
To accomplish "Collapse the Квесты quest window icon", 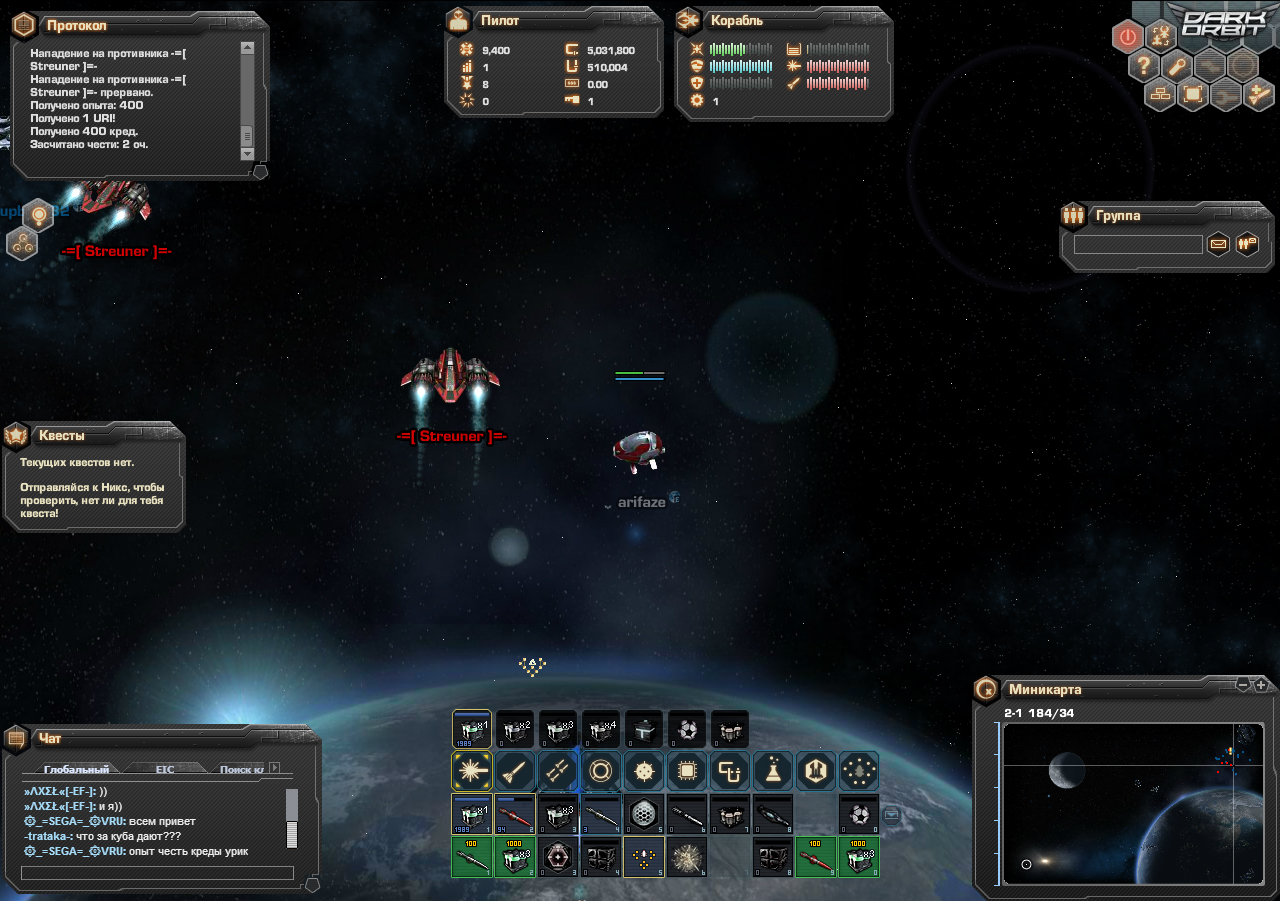I will tap(16, 436).
